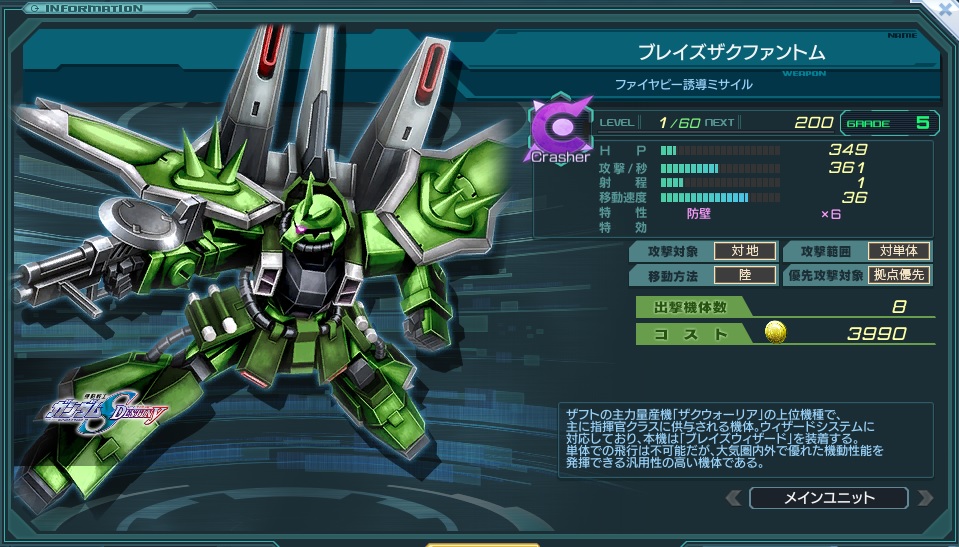Show the previous unit with the left arrow

tap(734, 498)
